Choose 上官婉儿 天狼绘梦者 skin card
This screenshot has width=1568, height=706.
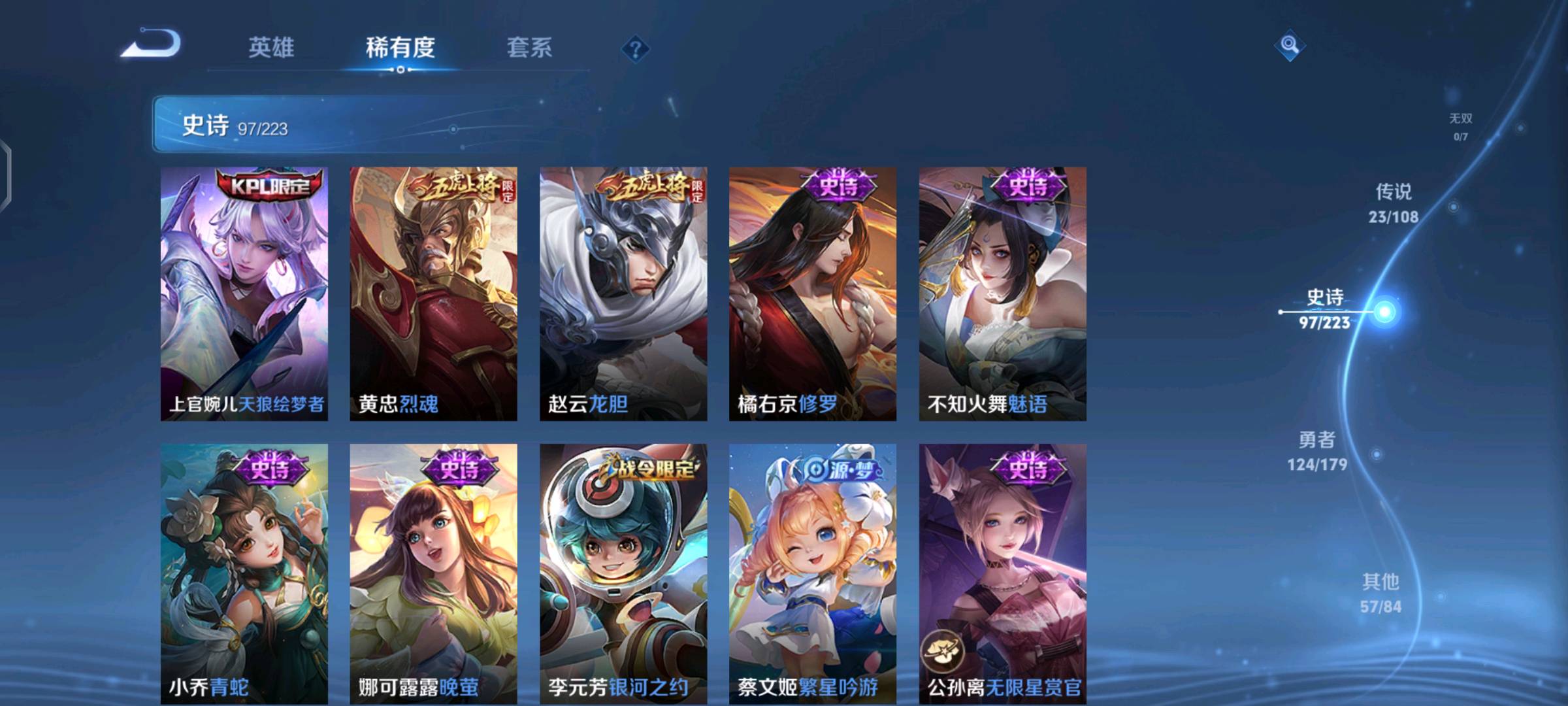point(244,294)
